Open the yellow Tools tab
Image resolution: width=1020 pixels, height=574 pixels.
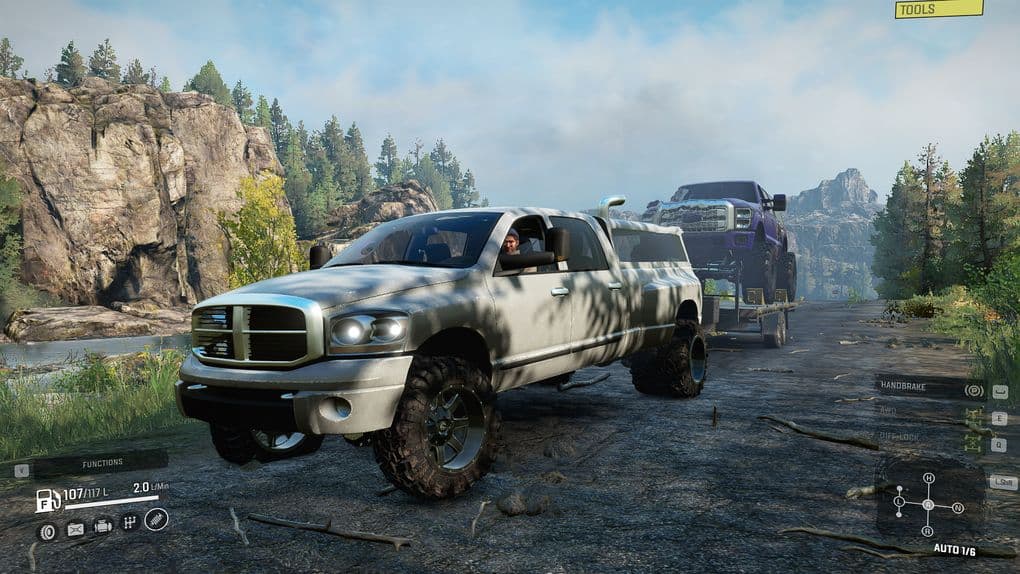click(x=938, y=9)
